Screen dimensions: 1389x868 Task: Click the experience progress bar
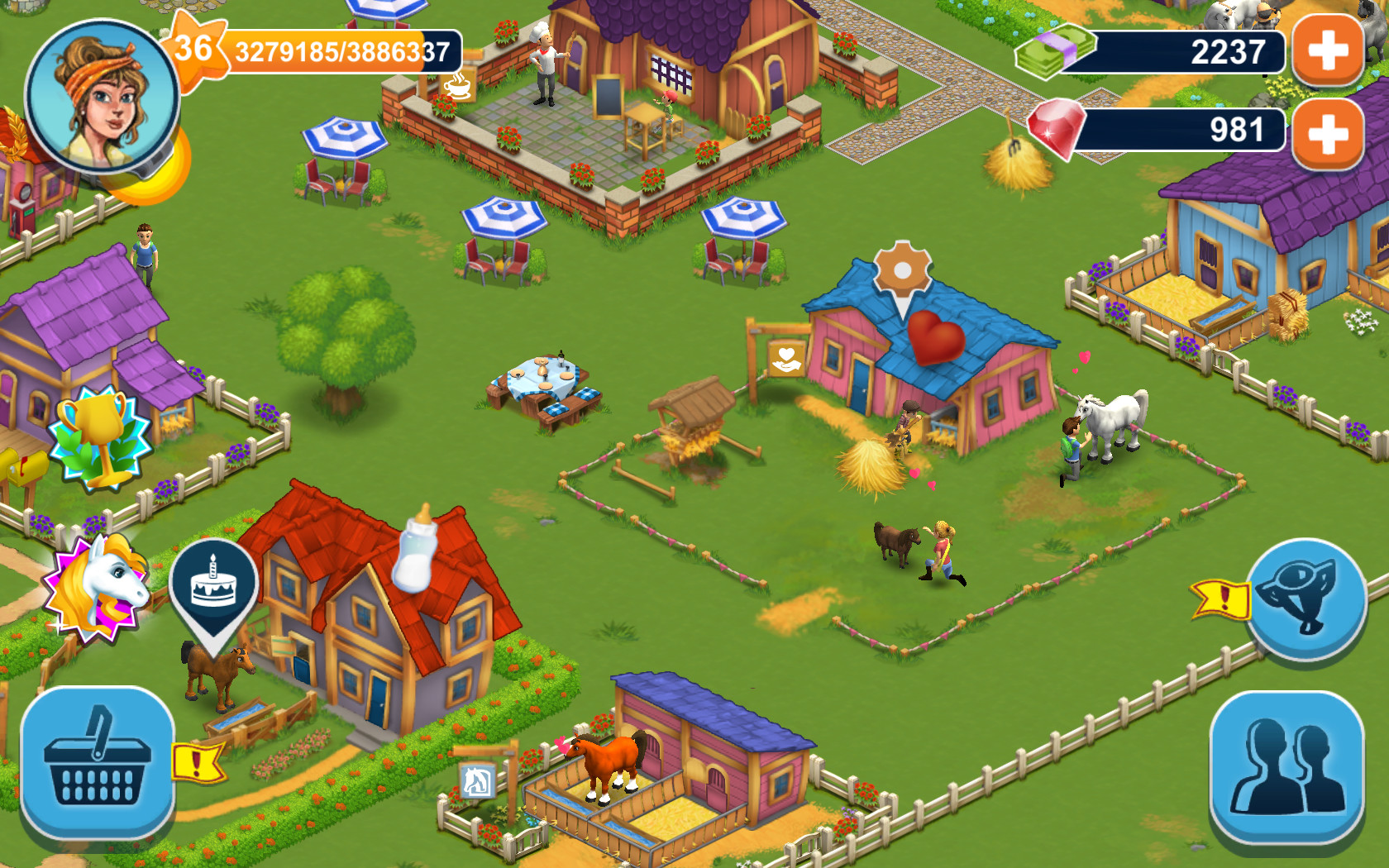click(x=341, y=51)
